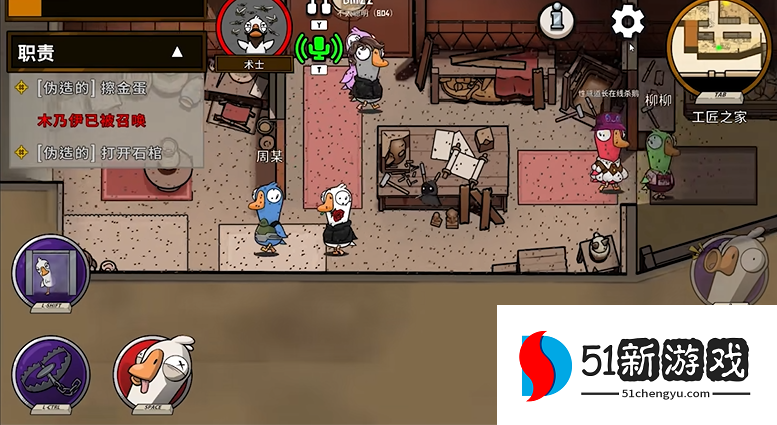Use the dead goose kill ability
This screenshot has height=425, width=777.
click(152, 372)
